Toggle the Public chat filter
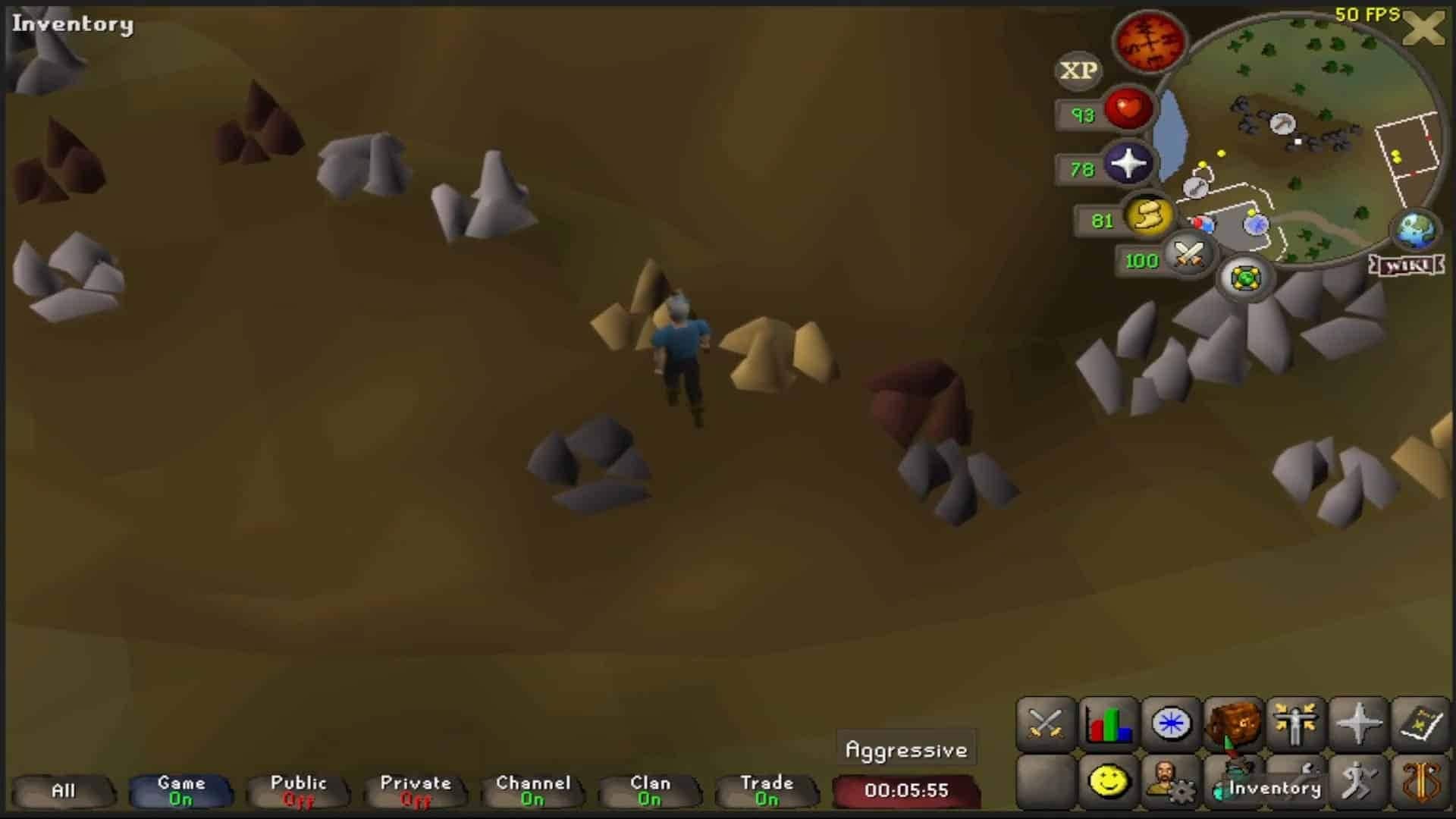The width and height of the screenshot is (1456, 819). [298, 791]
